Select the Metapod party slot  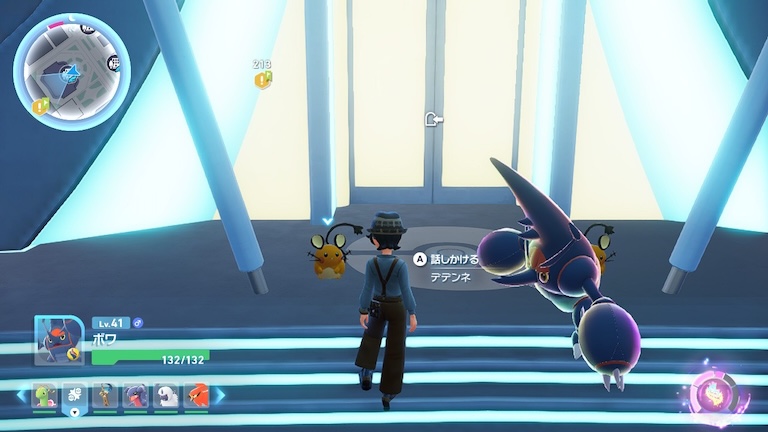[x=42, y=396]
